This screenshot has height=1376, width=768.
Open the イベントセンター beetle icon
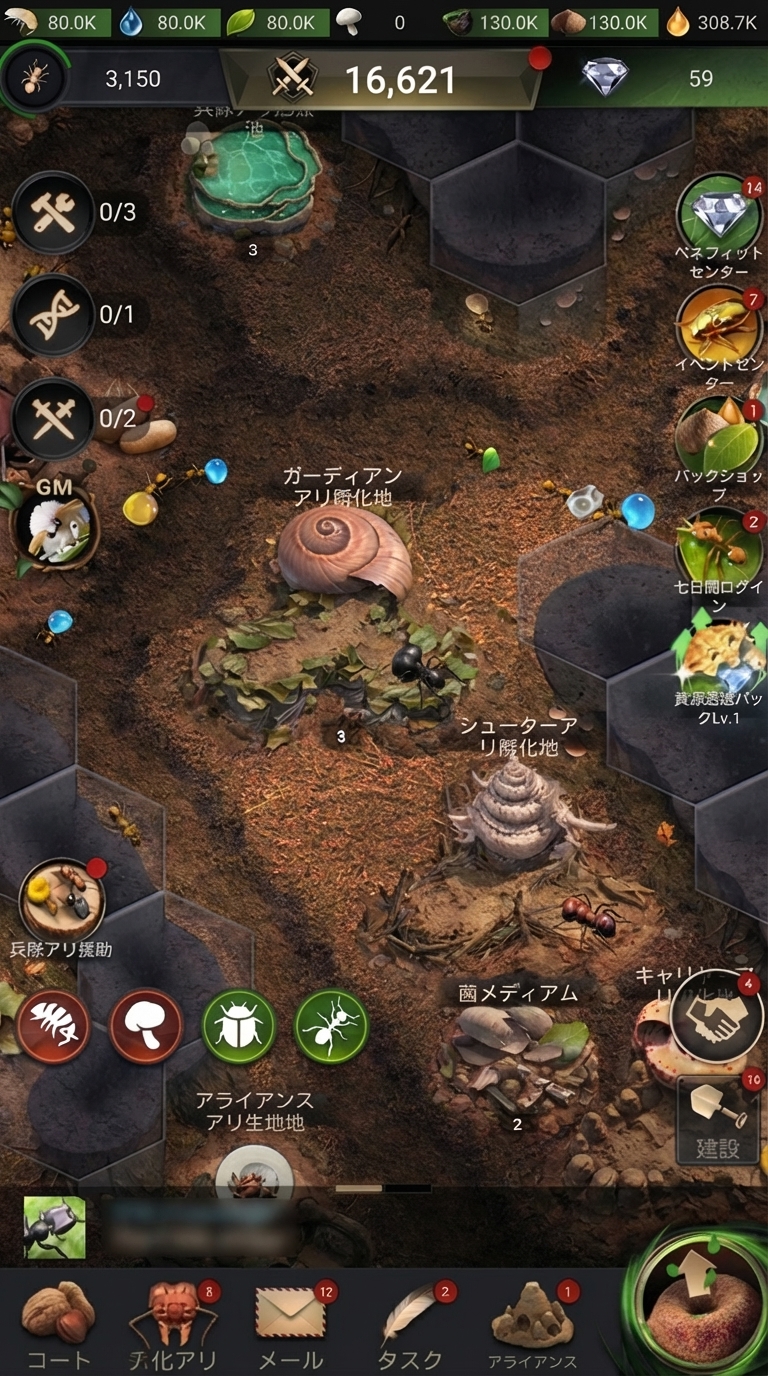click(x=719, y=325)
